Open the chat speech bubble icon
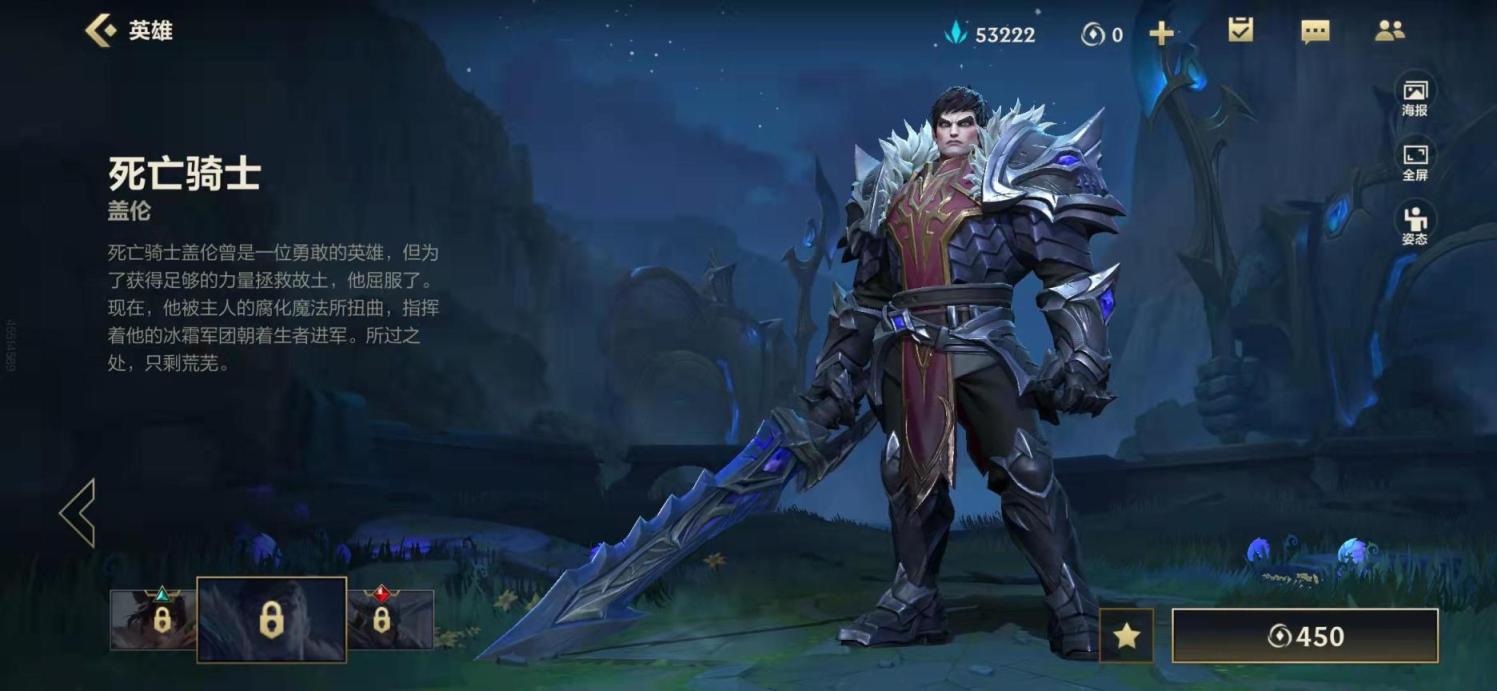Image resolution: width=1497 pixels, height=691 pixels. (1315, 32)
